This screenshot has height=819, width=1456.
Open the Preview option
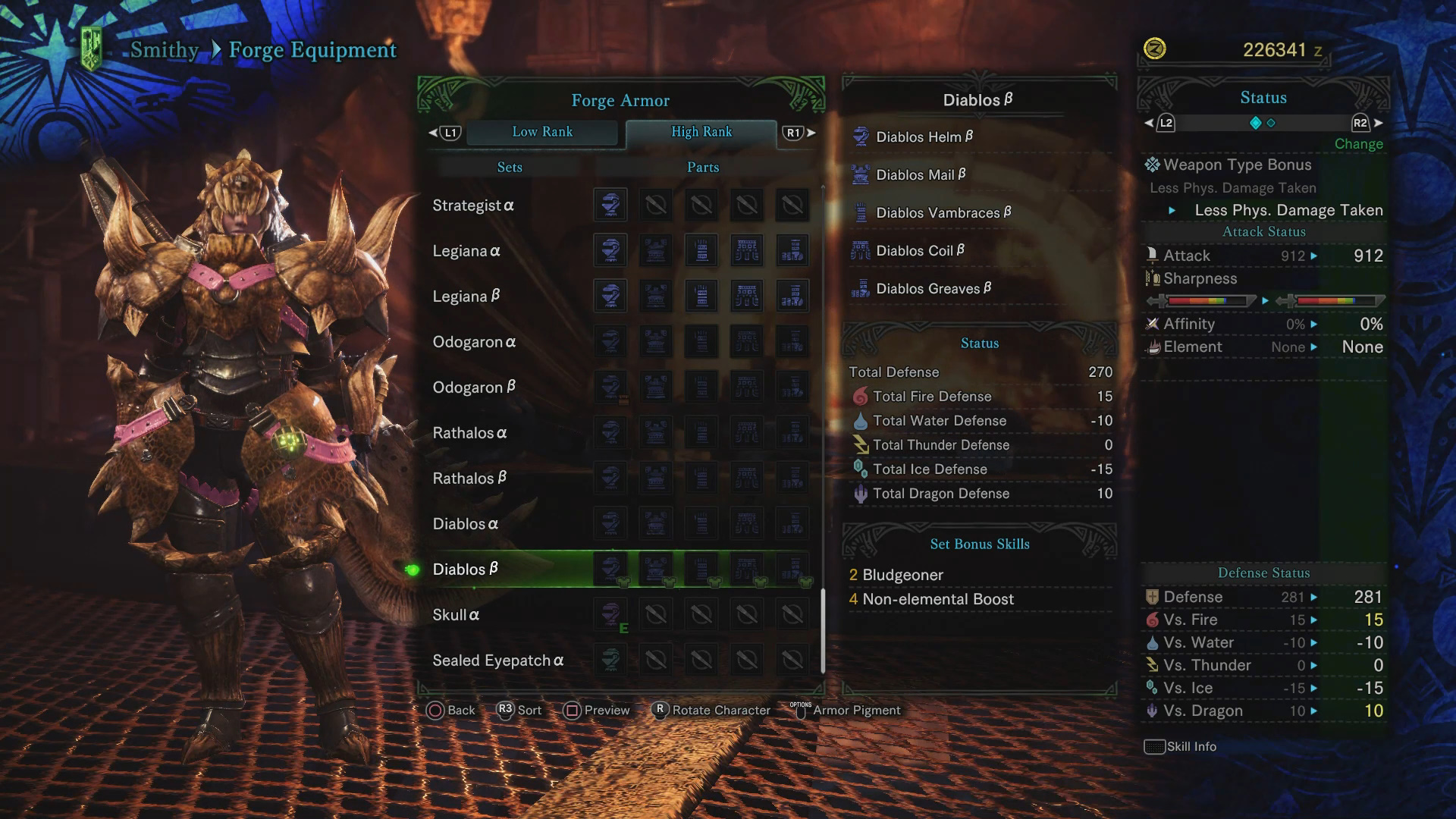tap(597, 711)
